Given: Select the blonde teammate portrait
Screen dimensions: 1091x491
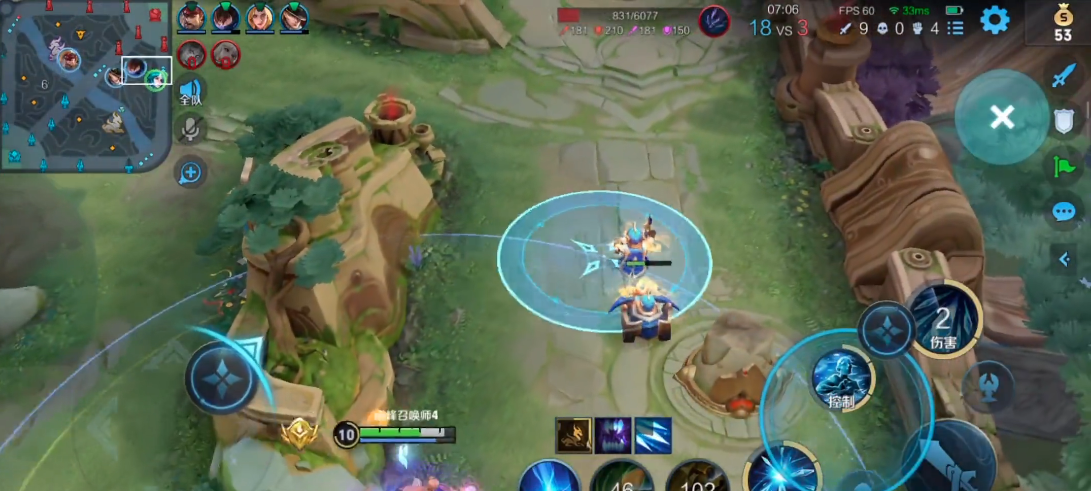Looking at the screenshot, I should [260, 17].
